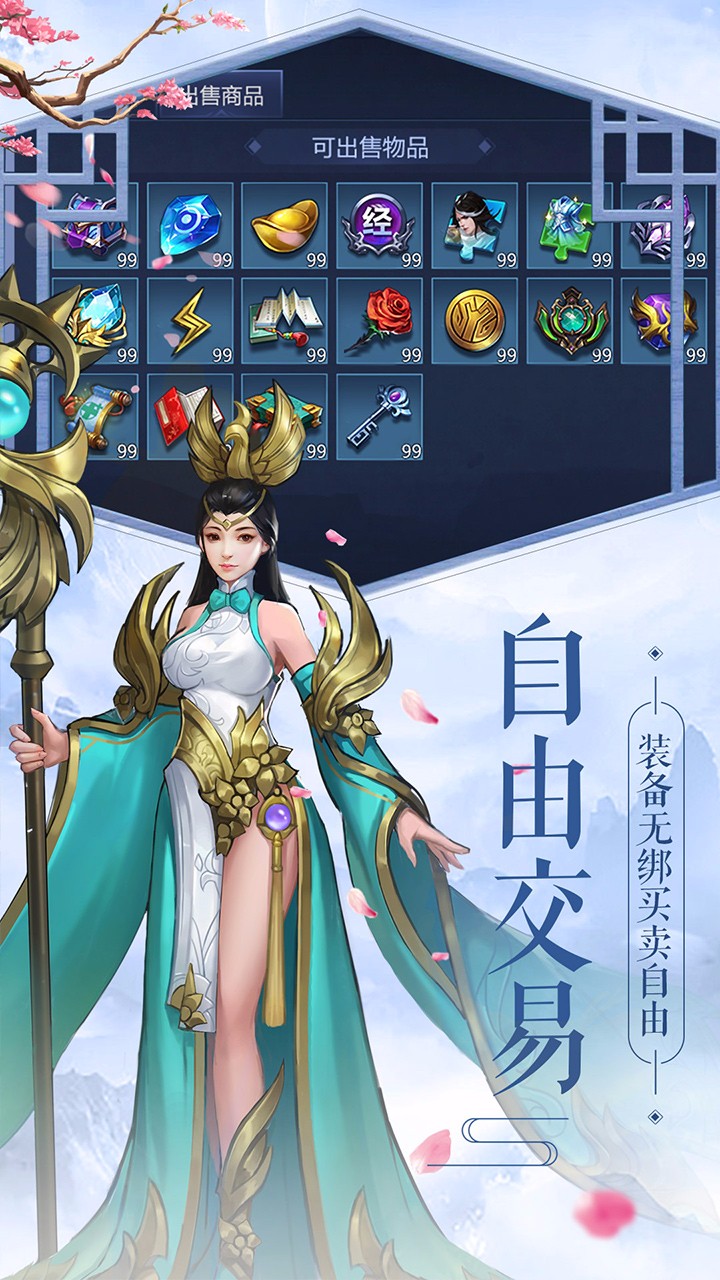720x1280 pixels.
Task: Select the green jade emblem item
Action: (569, 320)
